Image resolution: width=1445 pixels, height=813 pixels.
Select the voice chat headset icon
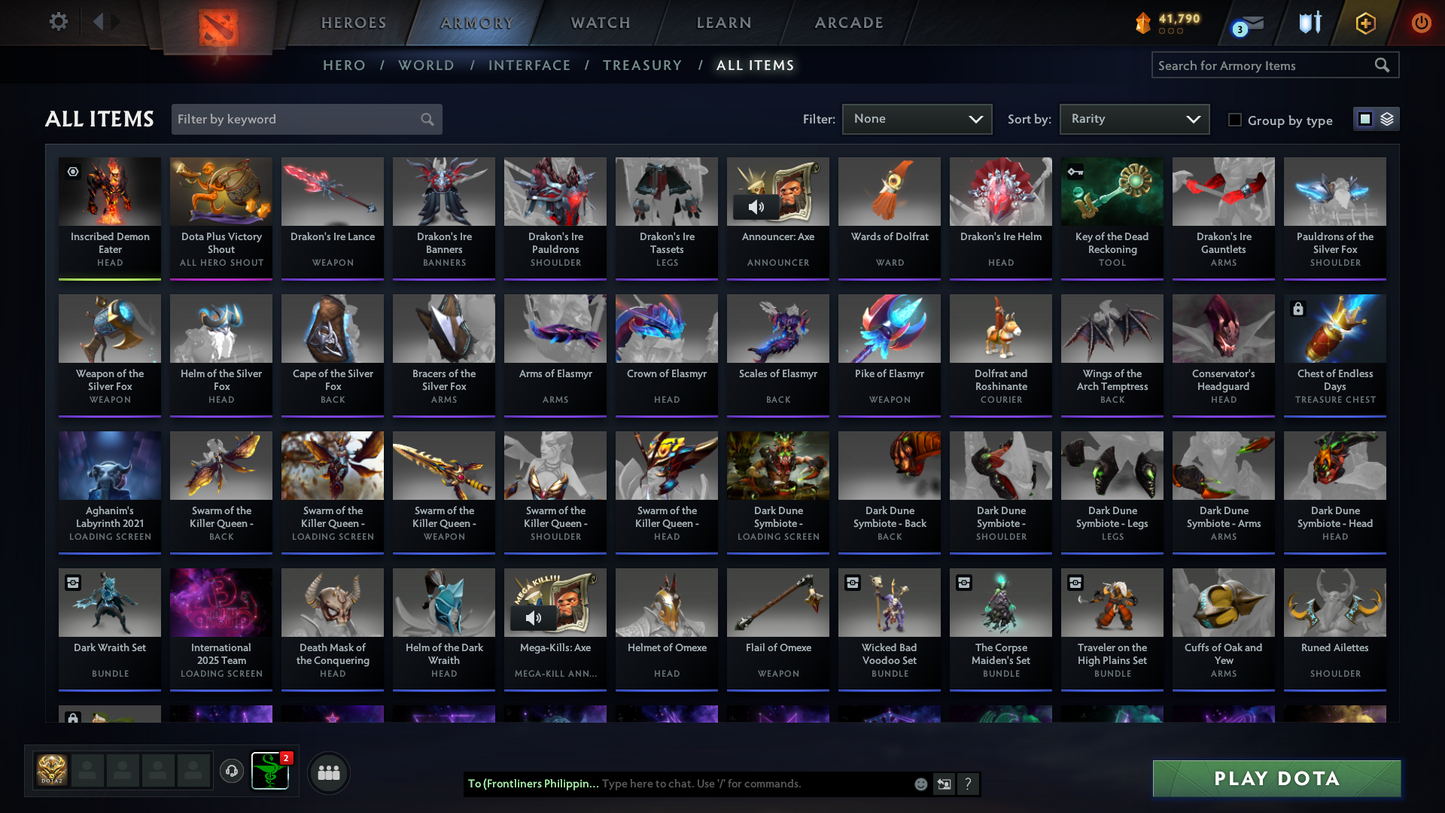coord(231,770)
